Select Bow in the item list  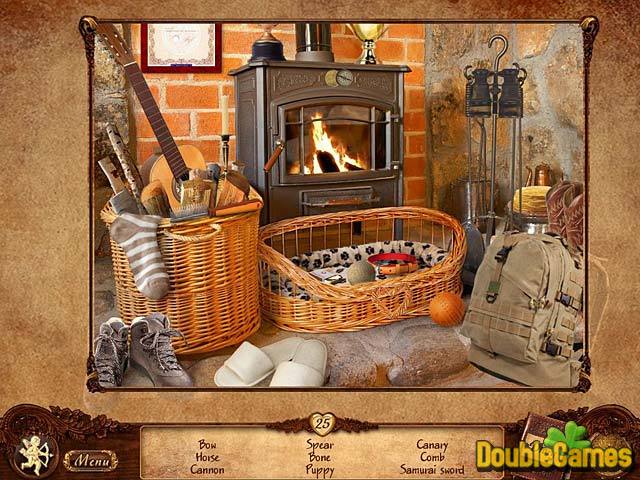click(207, 444)
